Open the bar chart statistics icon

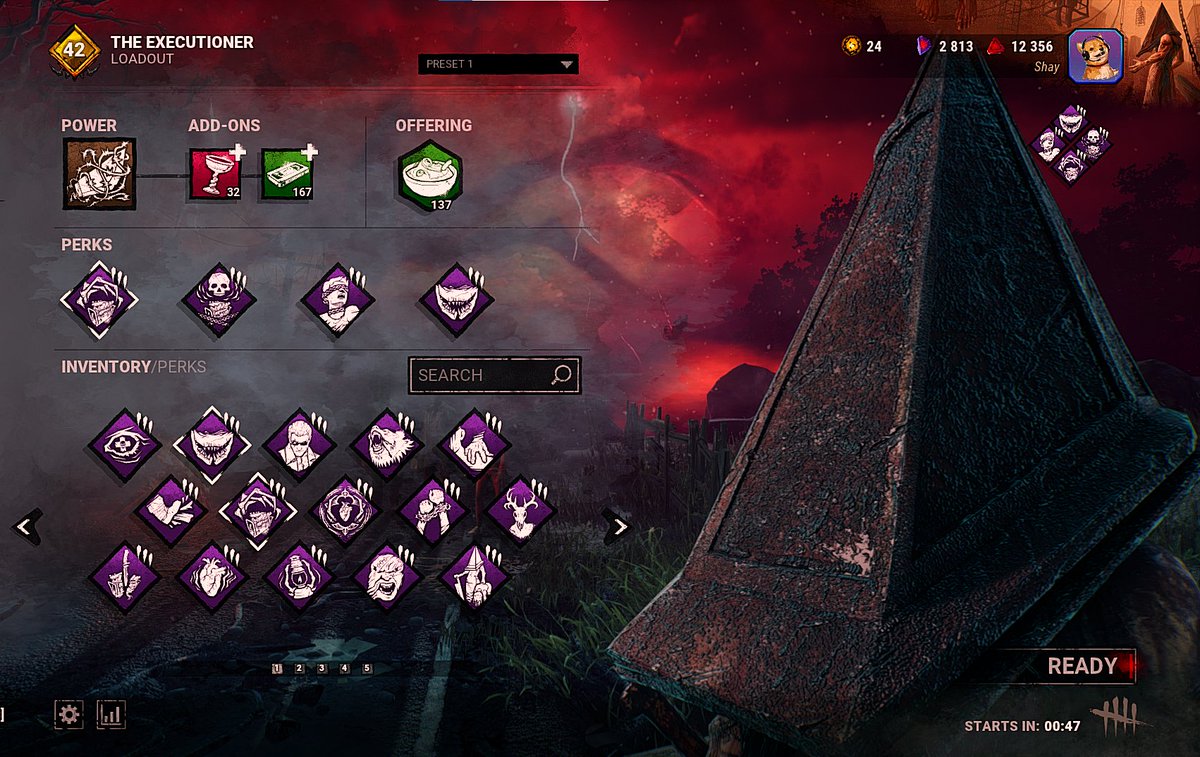tap(110, 714)
